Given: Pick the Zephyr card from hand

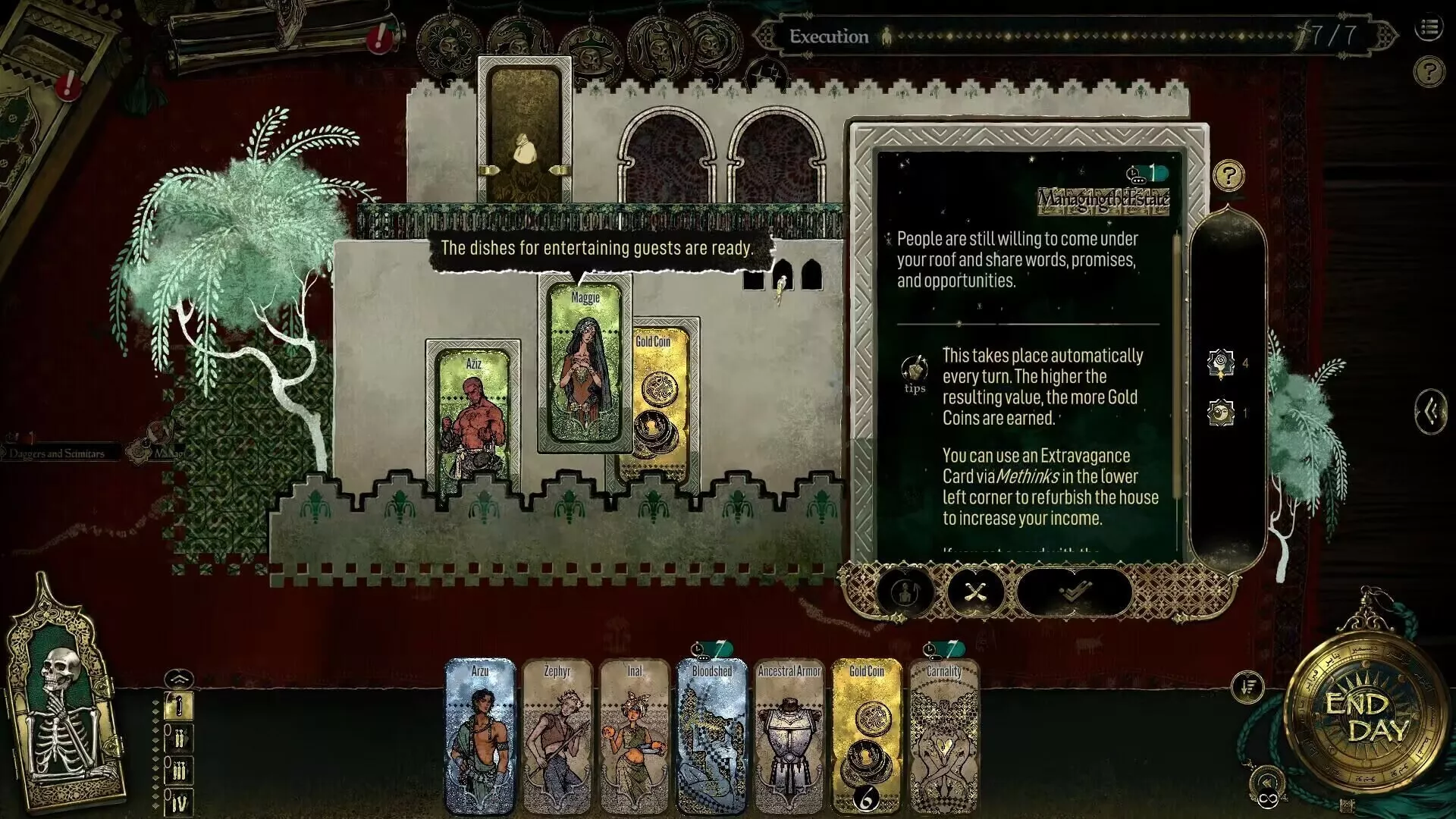Looking at the screenshot, I should (557, 736).
